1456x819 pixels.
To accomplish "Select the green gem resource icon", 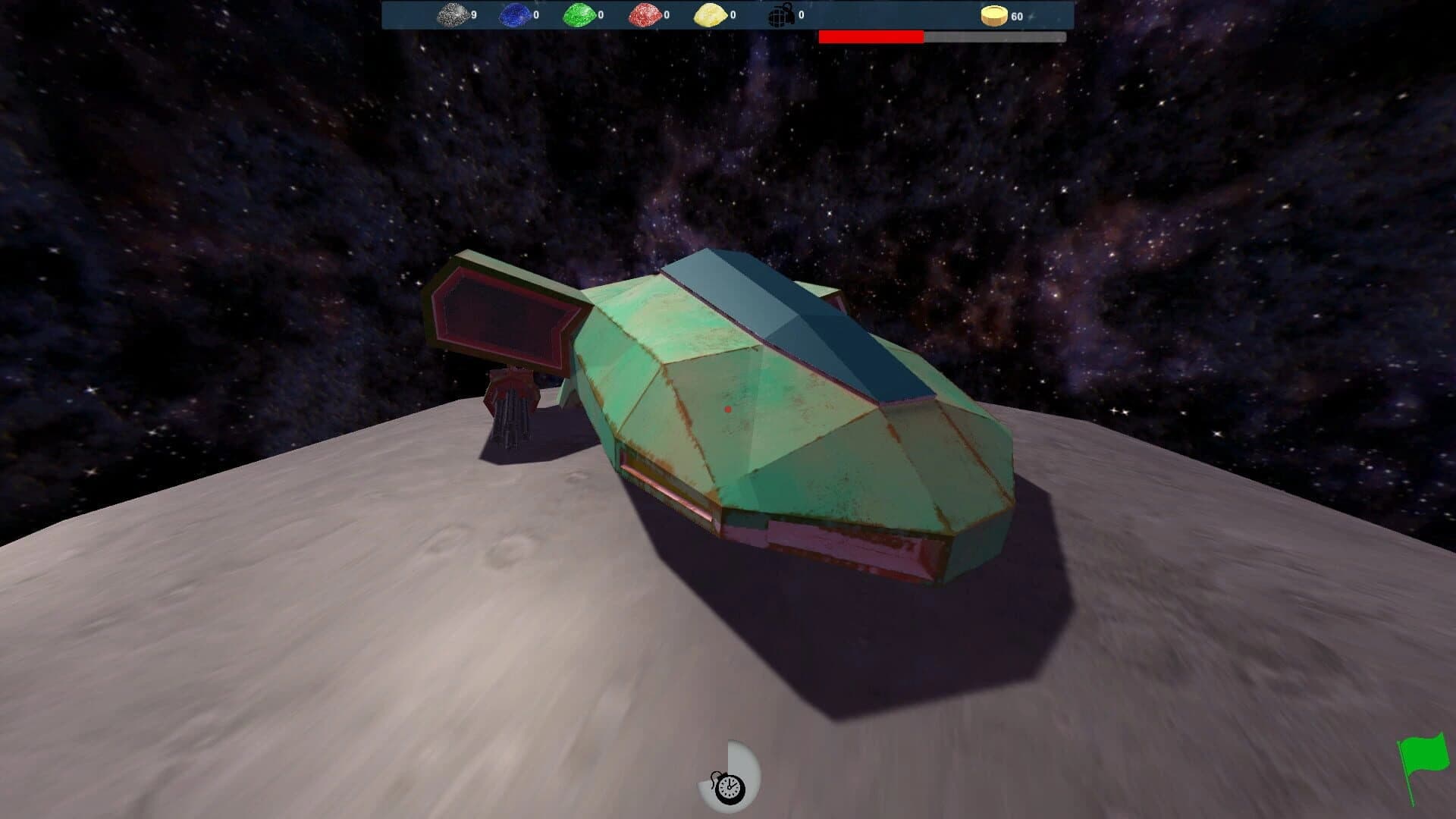I will click(x=579, y=14).
